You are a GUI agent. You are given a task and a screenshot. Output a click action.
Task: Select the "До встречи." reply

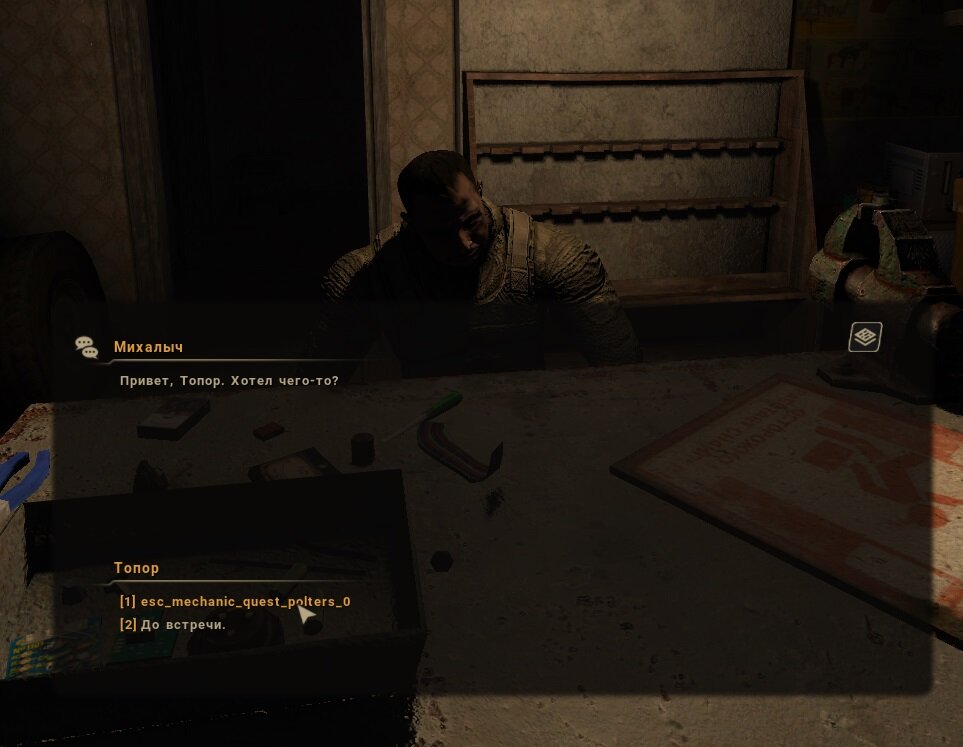(173, 625)
